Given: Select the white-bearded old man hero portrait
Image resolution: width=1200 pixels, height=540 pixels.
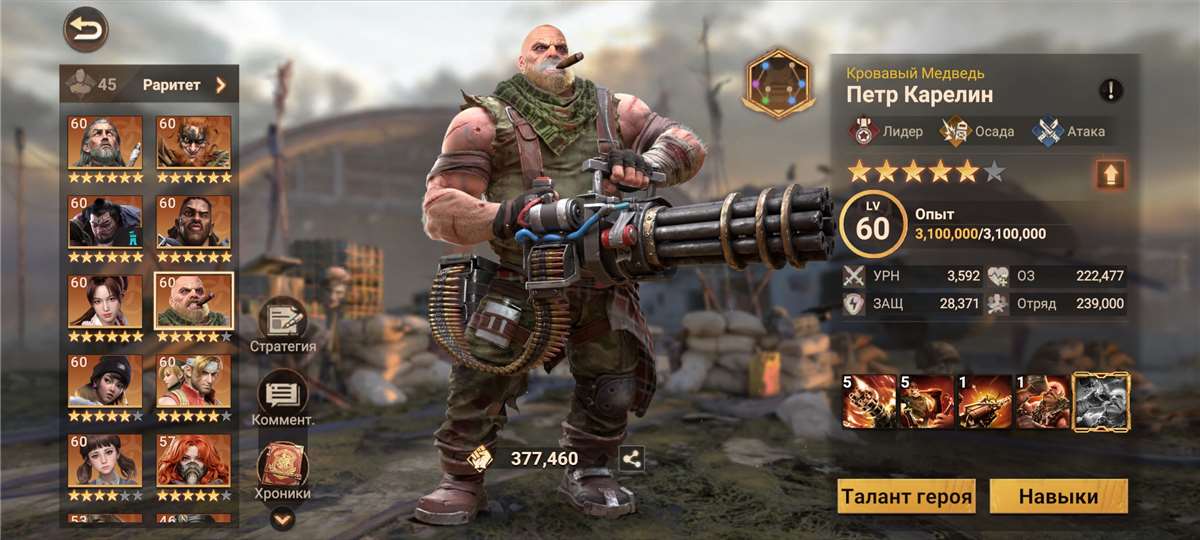Looking at the screenshot, I should pos(105,142).
